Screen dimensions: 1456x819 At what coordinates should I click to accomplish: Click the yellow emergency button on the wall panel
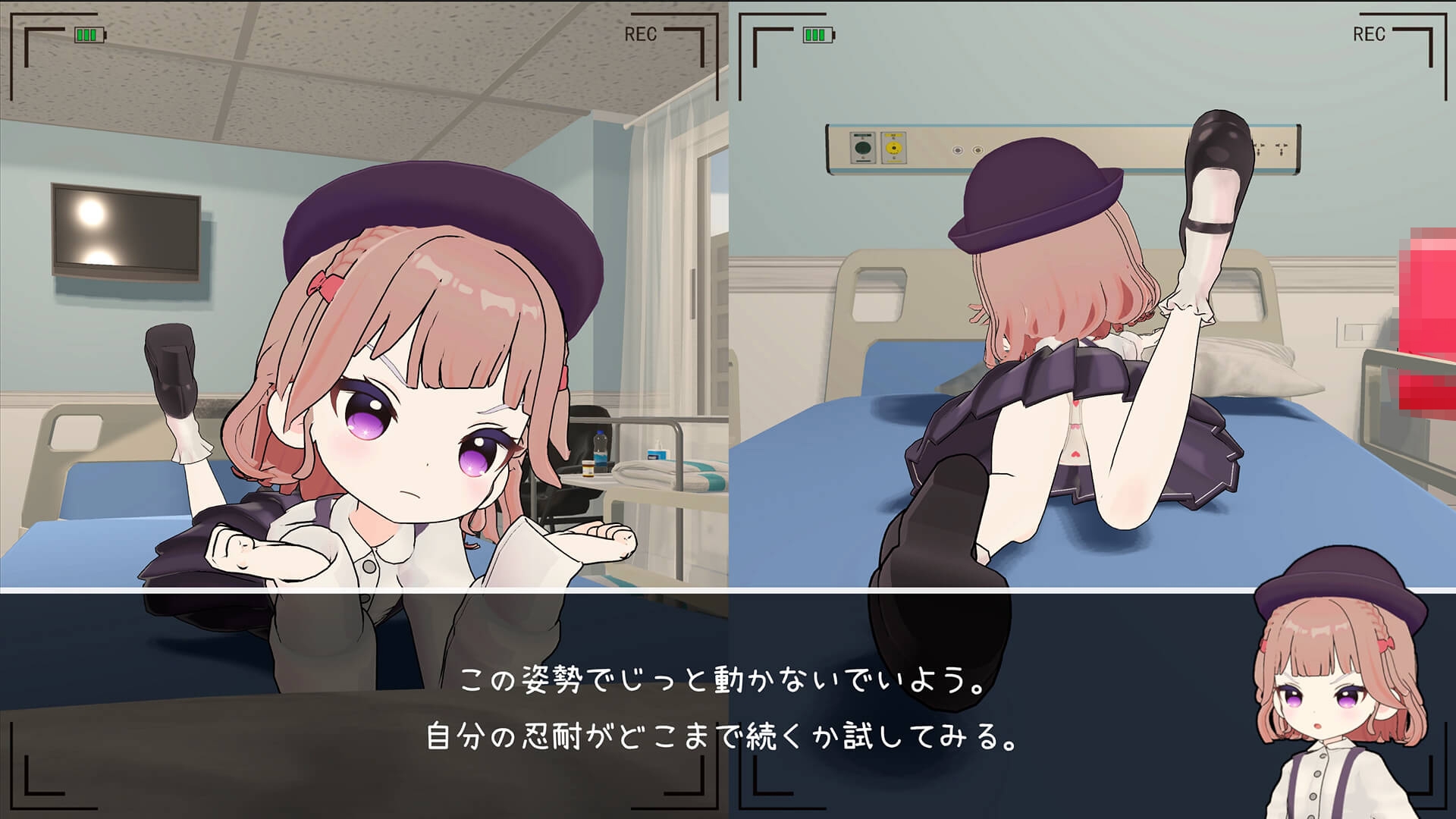[895, 148]
